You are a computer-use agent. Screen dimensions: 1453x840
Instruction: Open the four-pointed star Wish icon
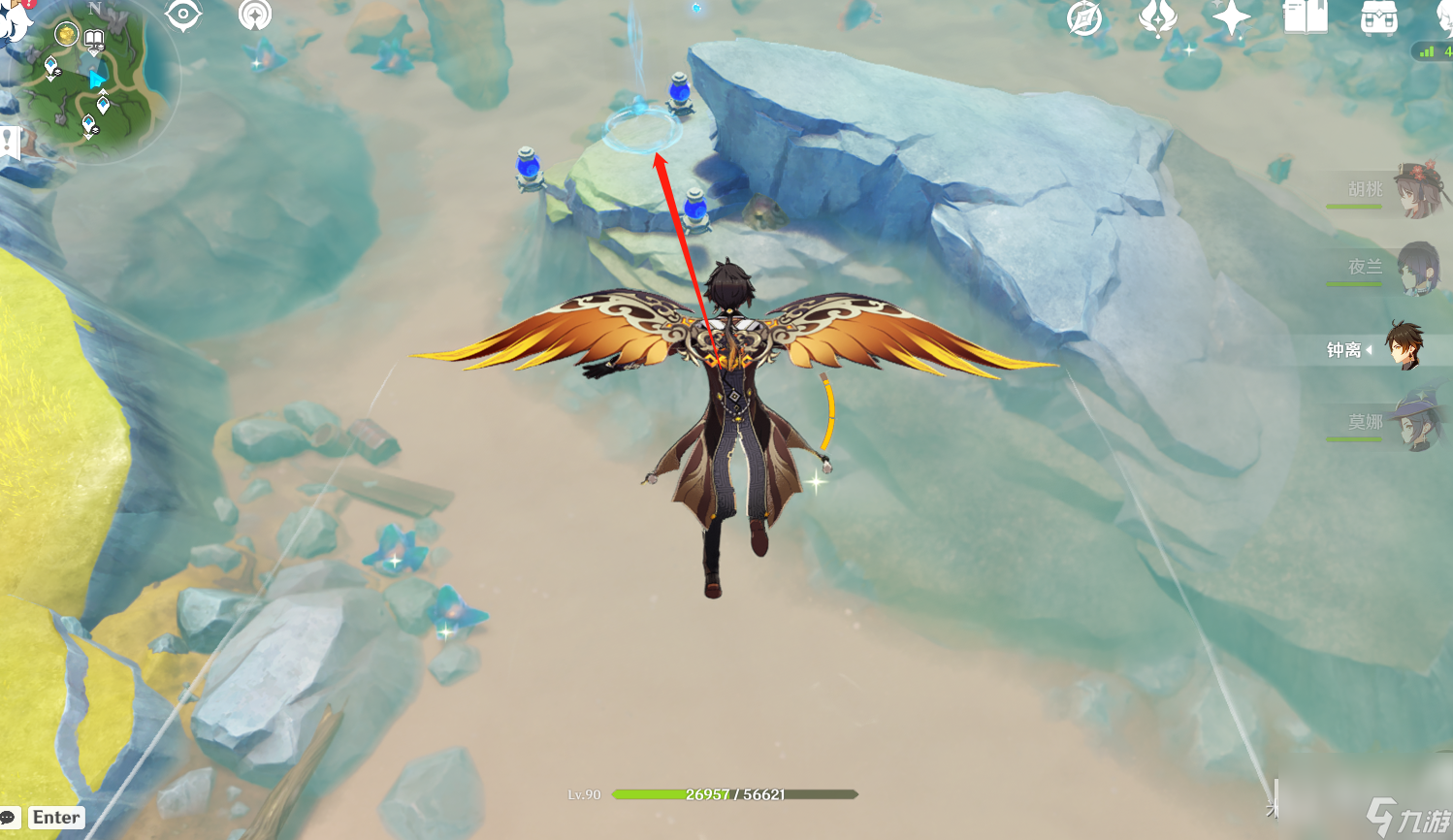pyautogui.click(x=1231, y=18)
